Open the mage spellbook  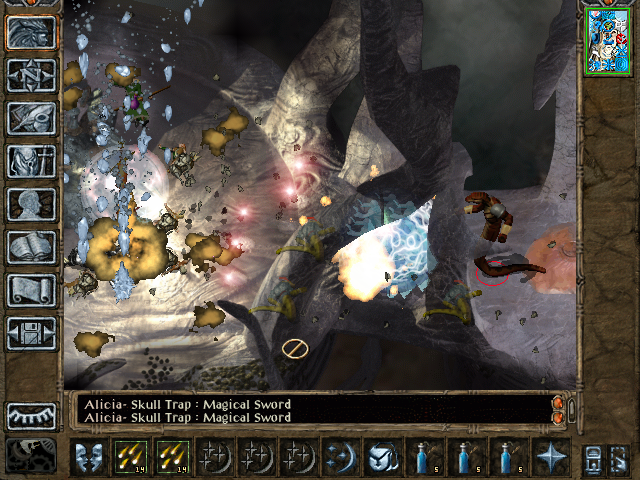point(31,247)
